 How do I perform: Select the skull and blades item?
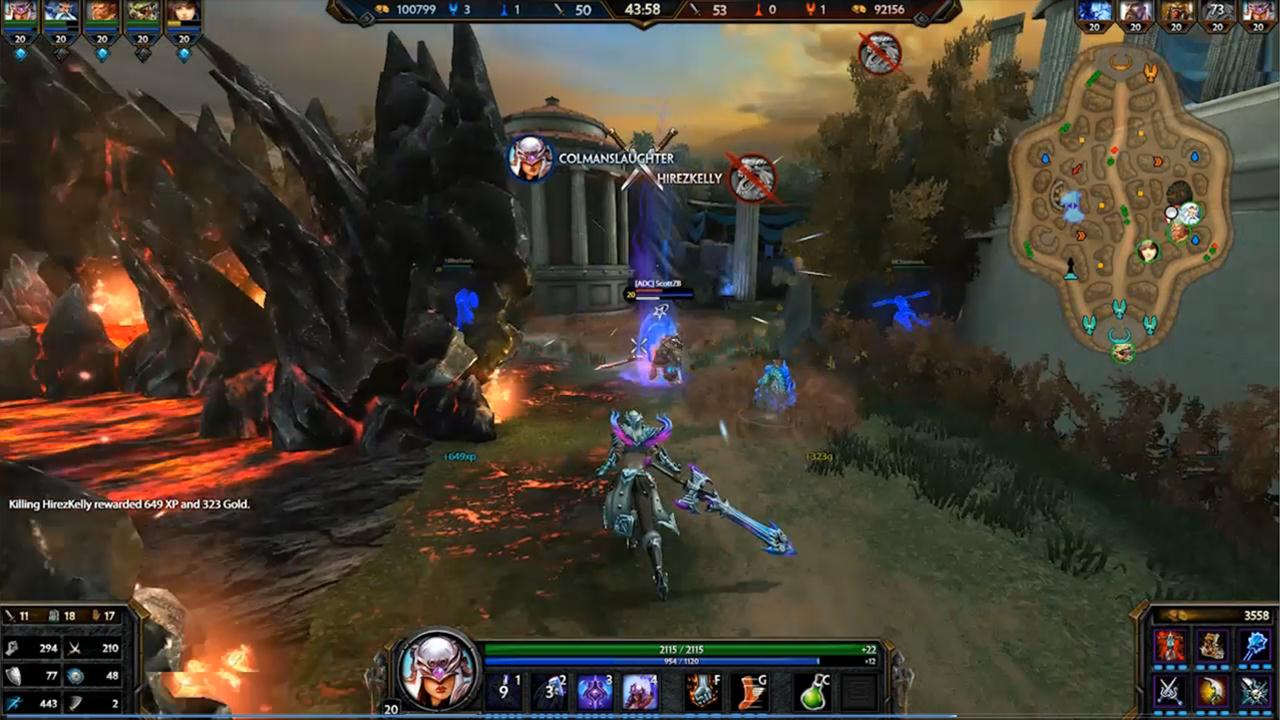click(x=1256, y=690)
